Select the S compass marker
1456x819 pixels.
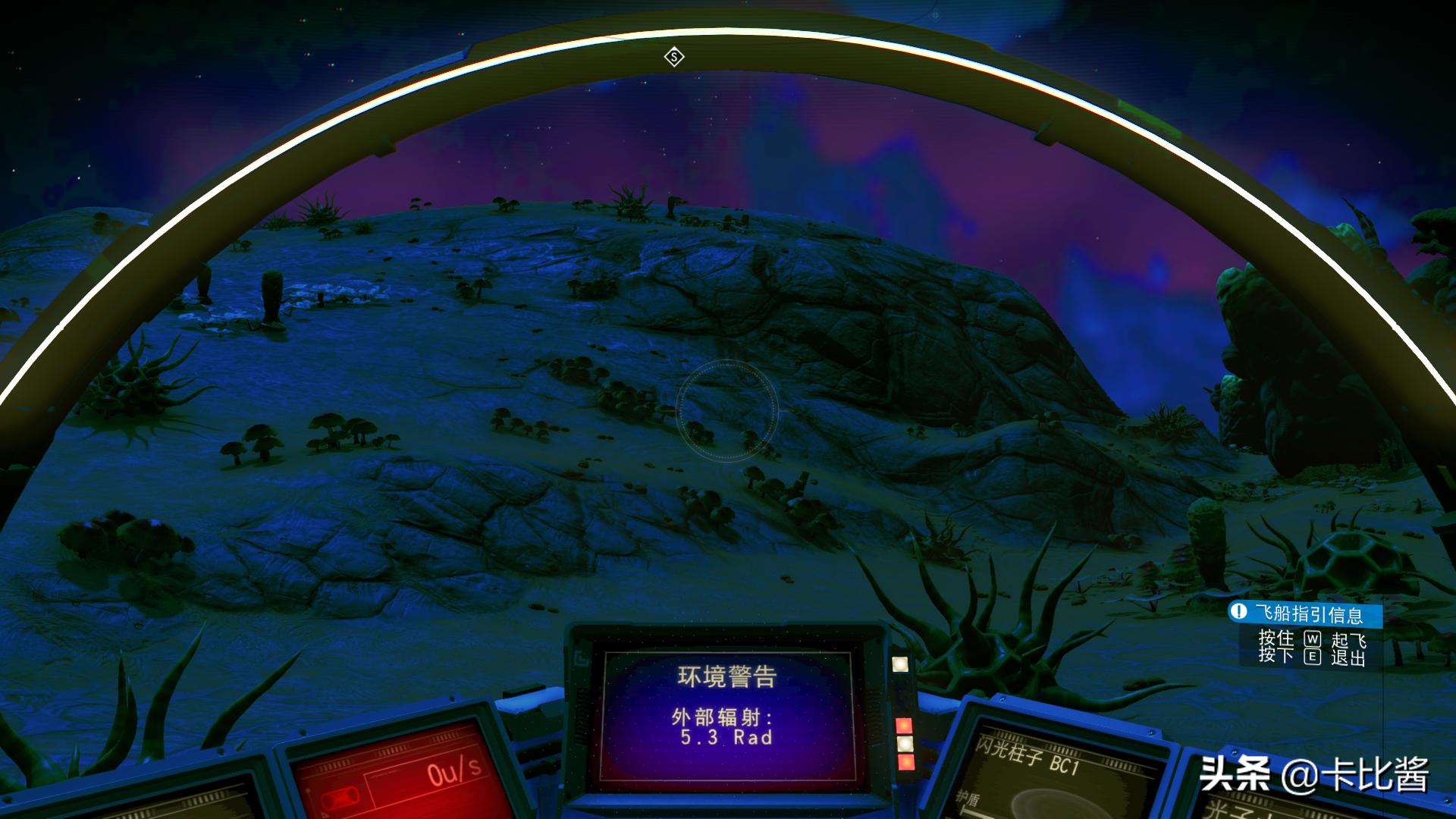click(674, 57)
